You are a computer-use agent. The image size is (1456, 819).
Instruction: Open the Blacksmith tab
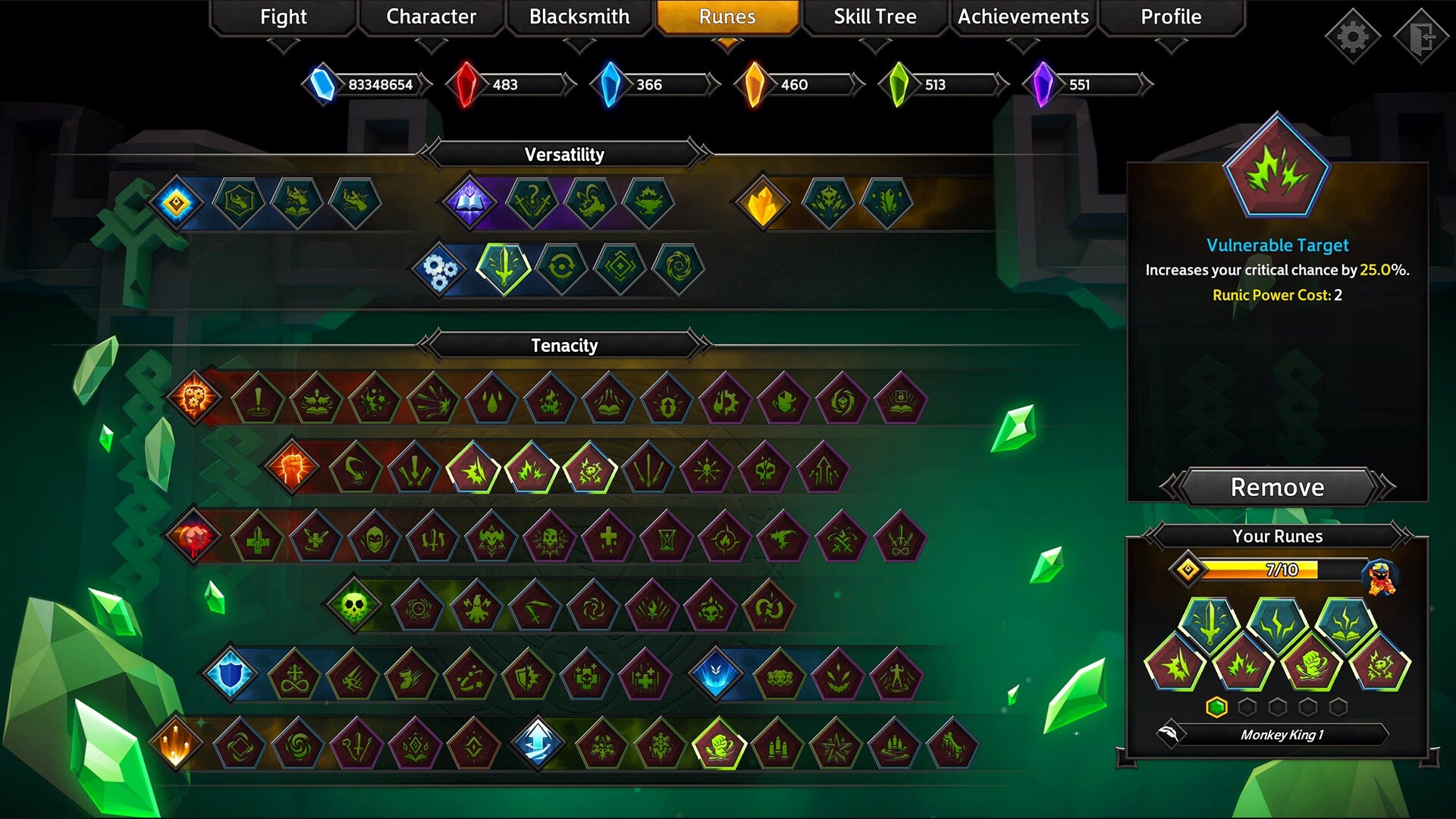click(579, 17)
